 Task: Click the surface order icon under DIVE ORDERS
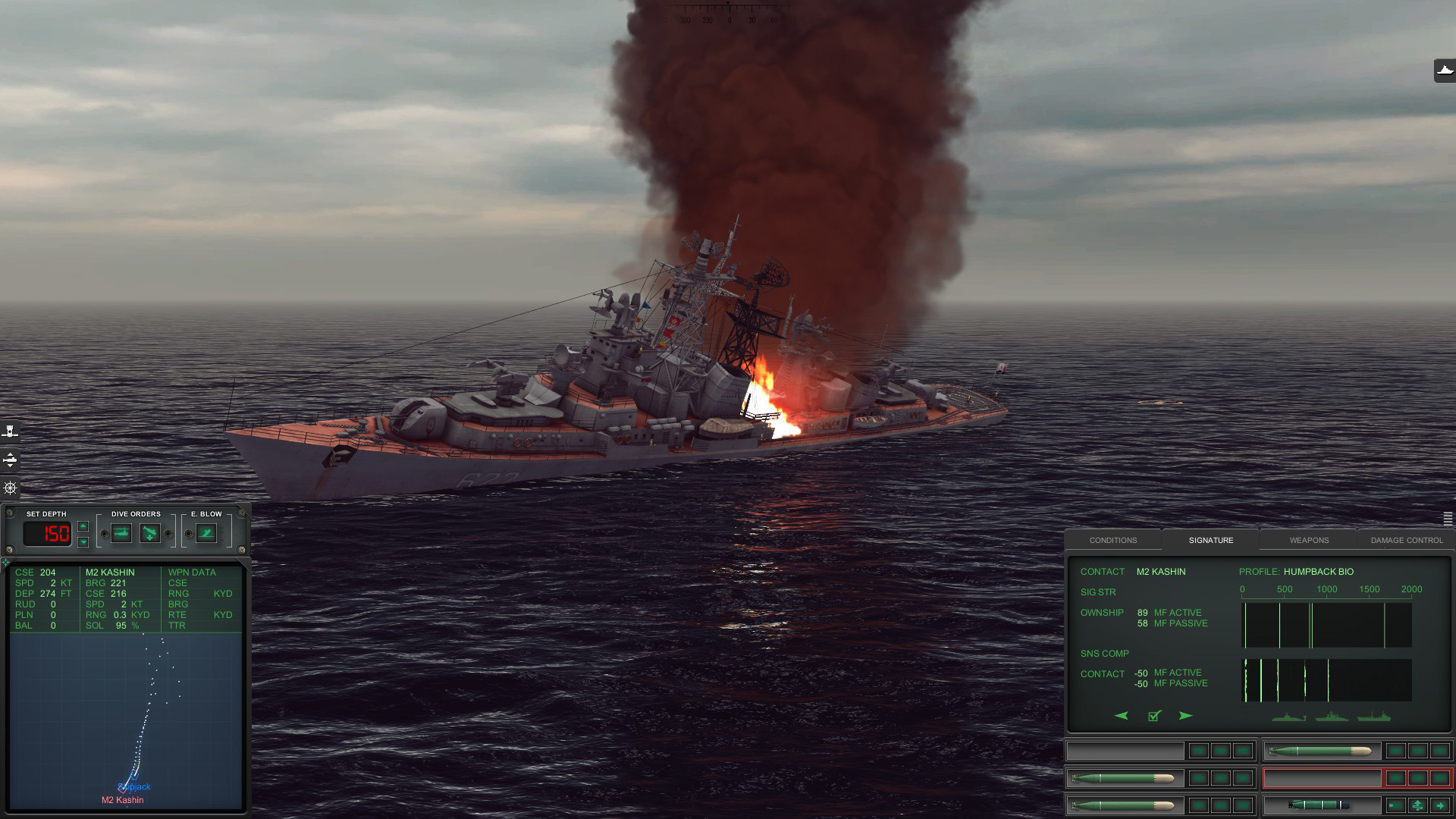[x=121, y=532]
